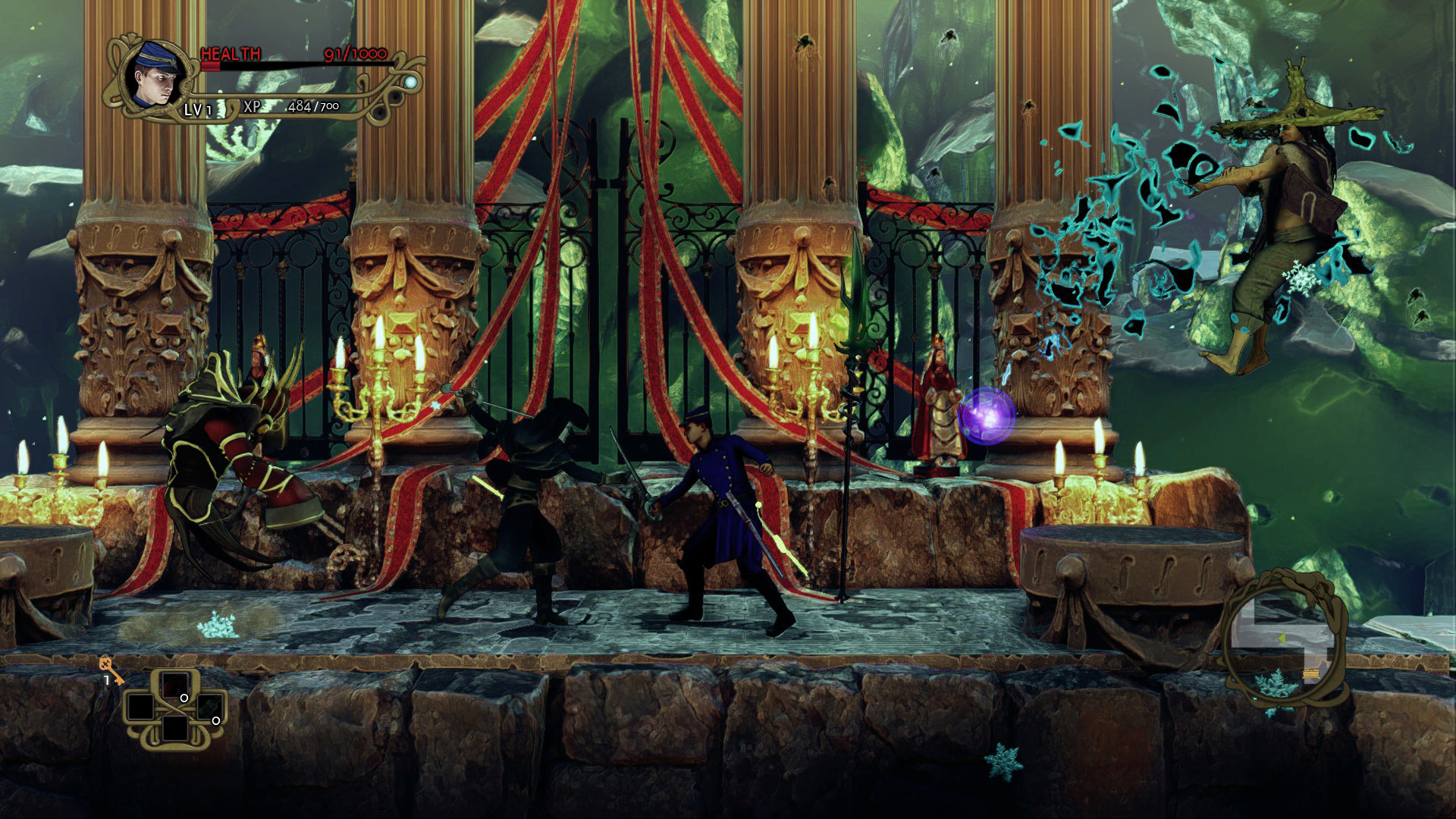Click the snowflake pickup on the stone floor
This screenshot has width=1456, height=819.
tap(218, 626)
